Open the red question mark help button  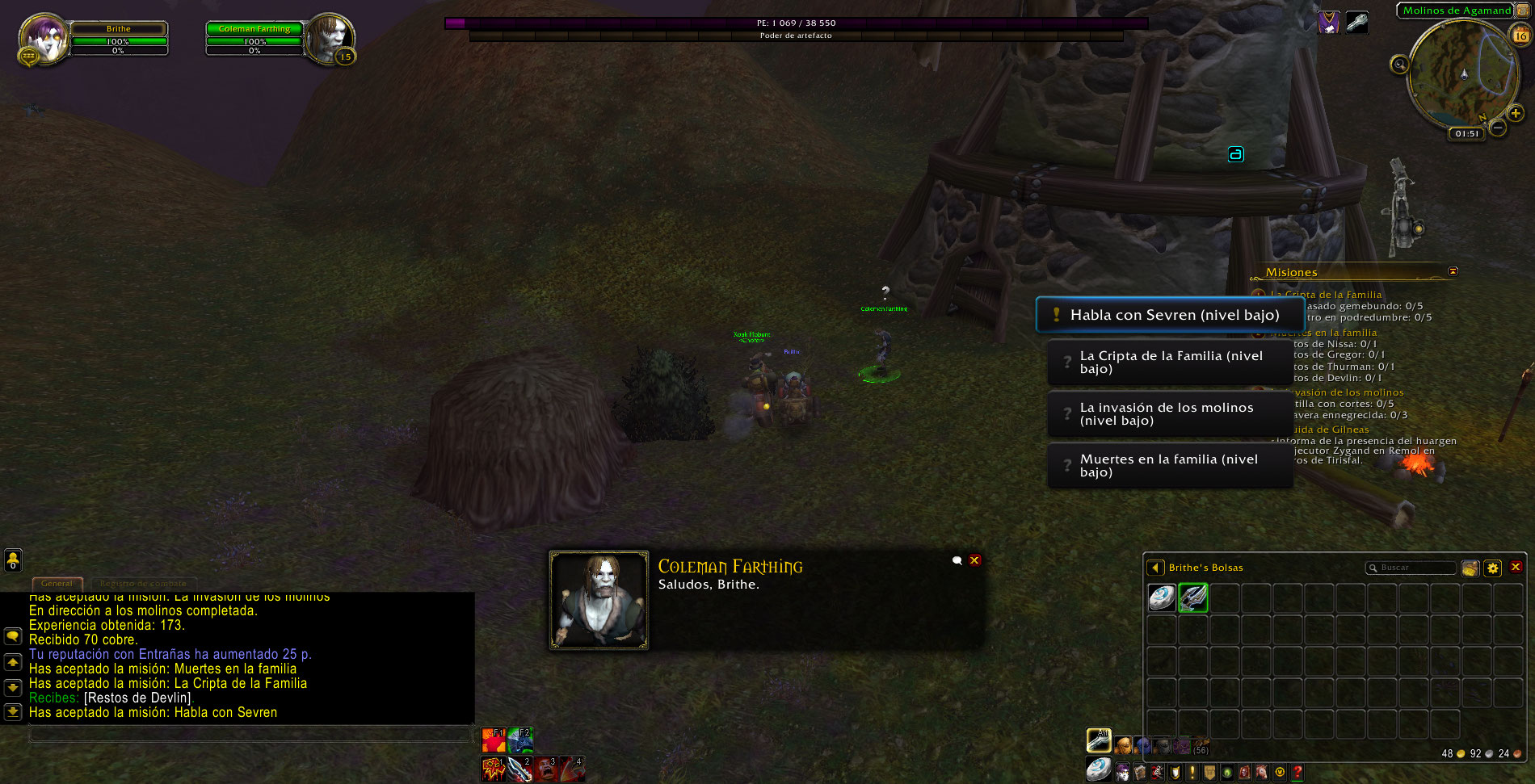coord(1297,773)
